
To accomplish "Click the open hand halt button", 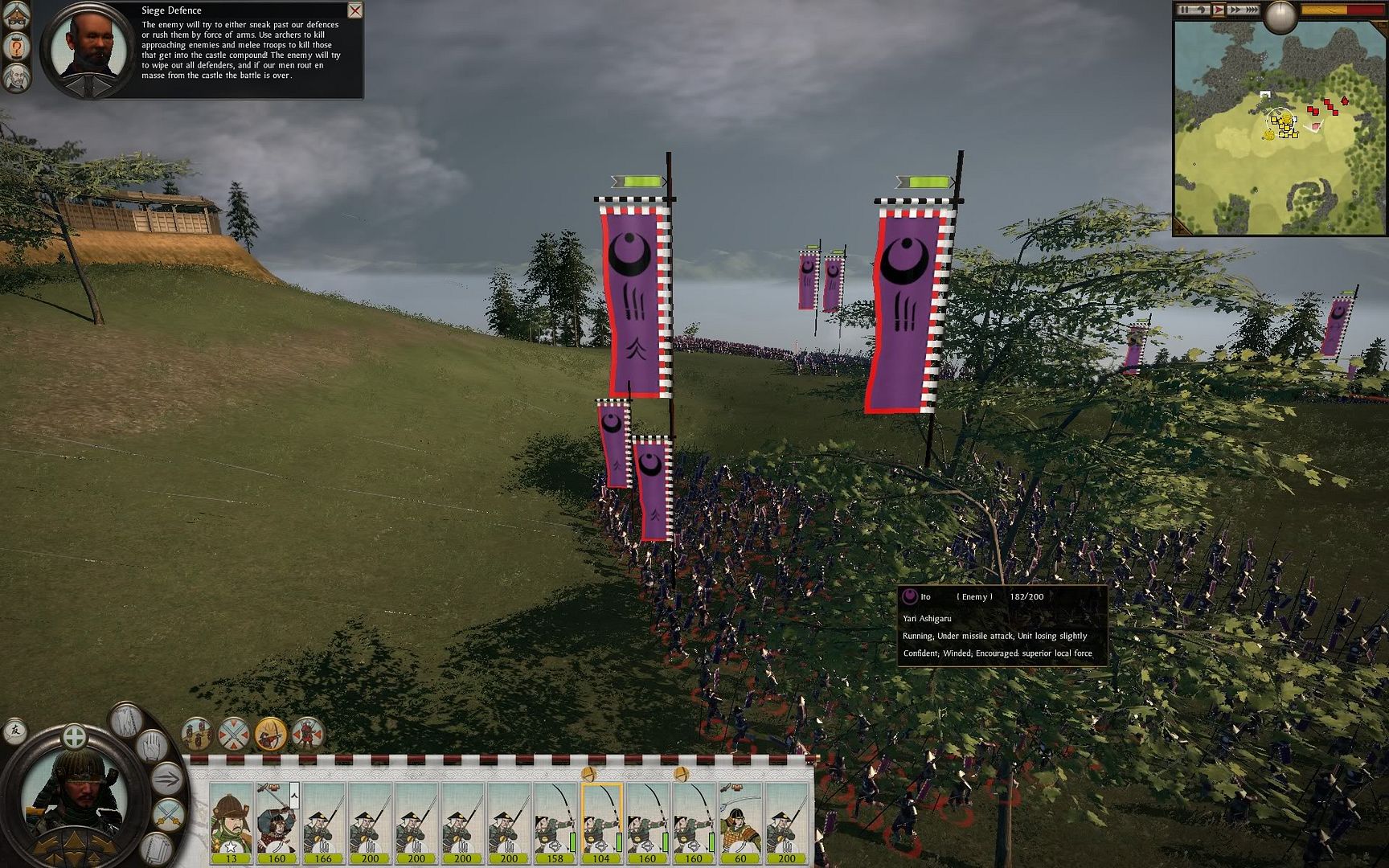I will tap(153, 746).
